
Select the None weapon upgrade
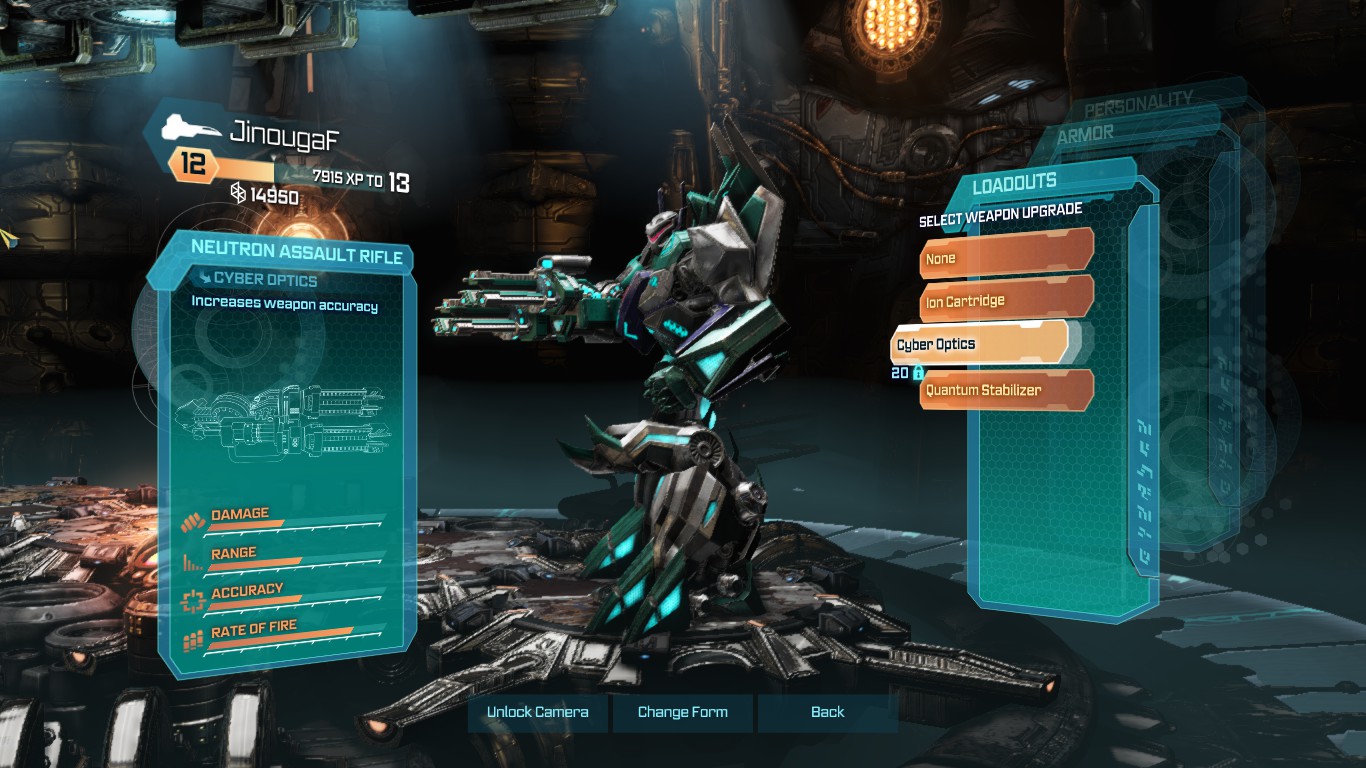coord(1005,258)
